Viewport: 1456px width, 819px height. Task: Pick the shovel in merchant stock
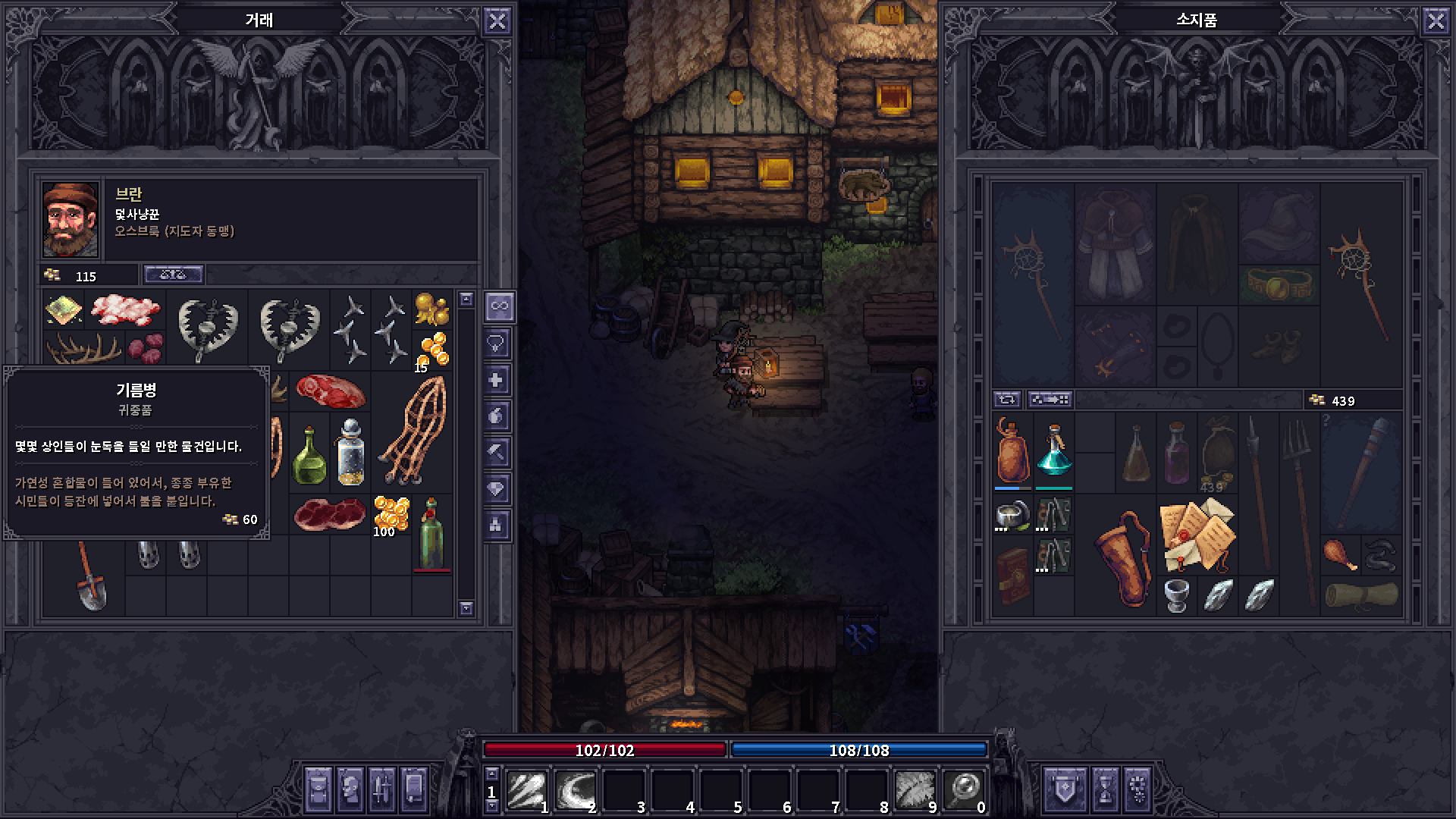click(x=90, y=576)
